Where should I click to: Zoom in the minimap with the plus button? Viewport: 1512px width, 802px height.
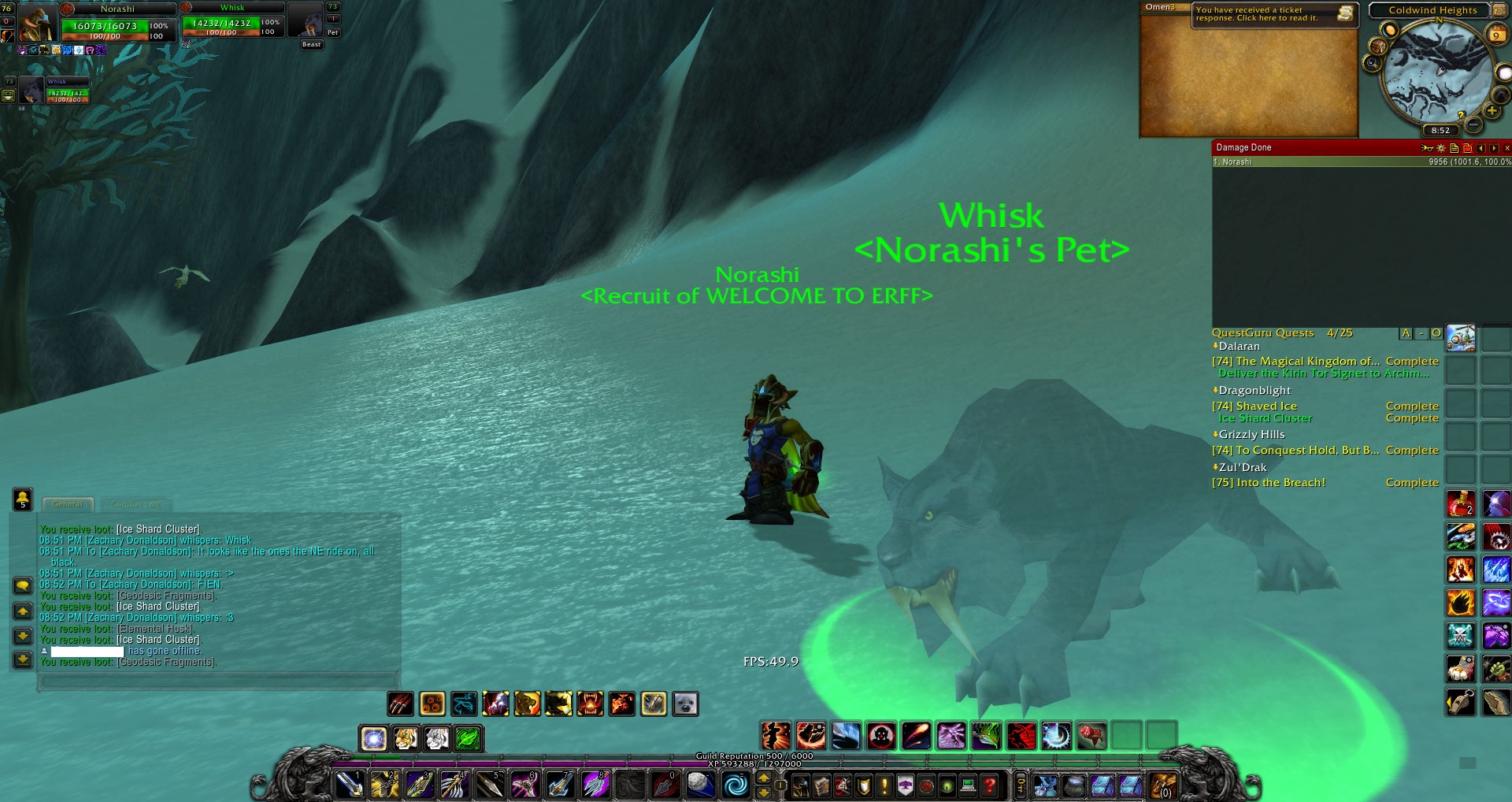(1491, 110)
